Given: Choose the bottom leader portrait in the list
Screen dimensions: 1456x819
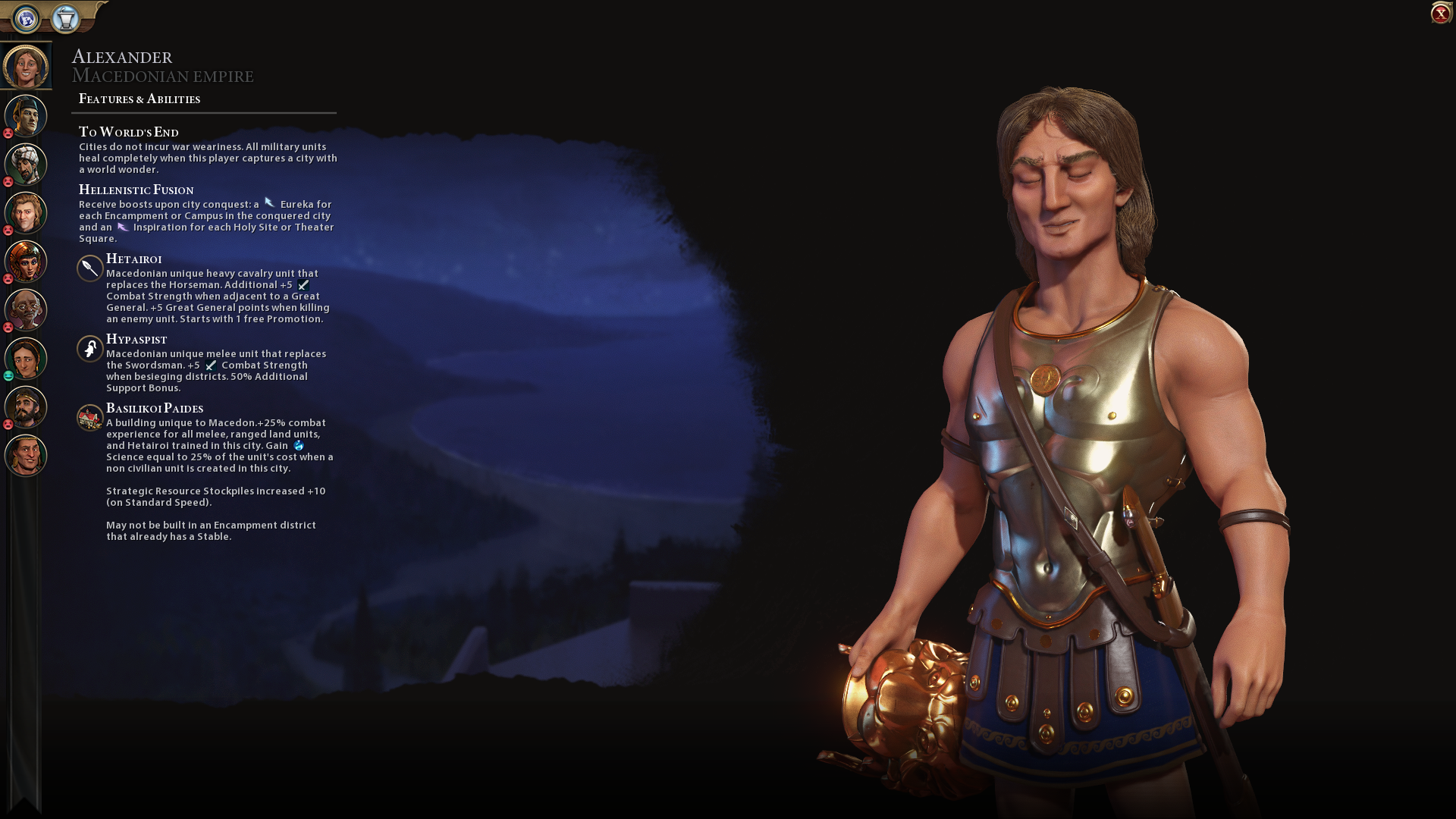Looking at the screenshot, I should point(26,456).
